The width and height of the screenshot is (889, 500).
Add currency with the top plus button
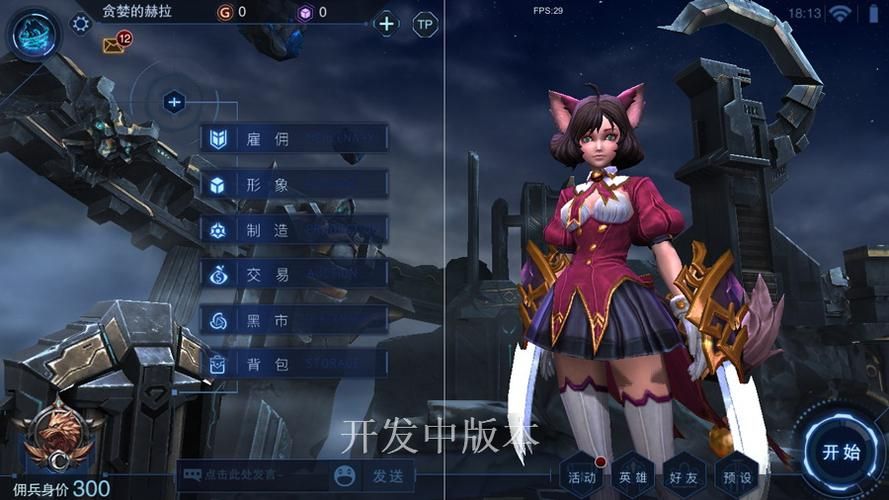pos(387,23)
